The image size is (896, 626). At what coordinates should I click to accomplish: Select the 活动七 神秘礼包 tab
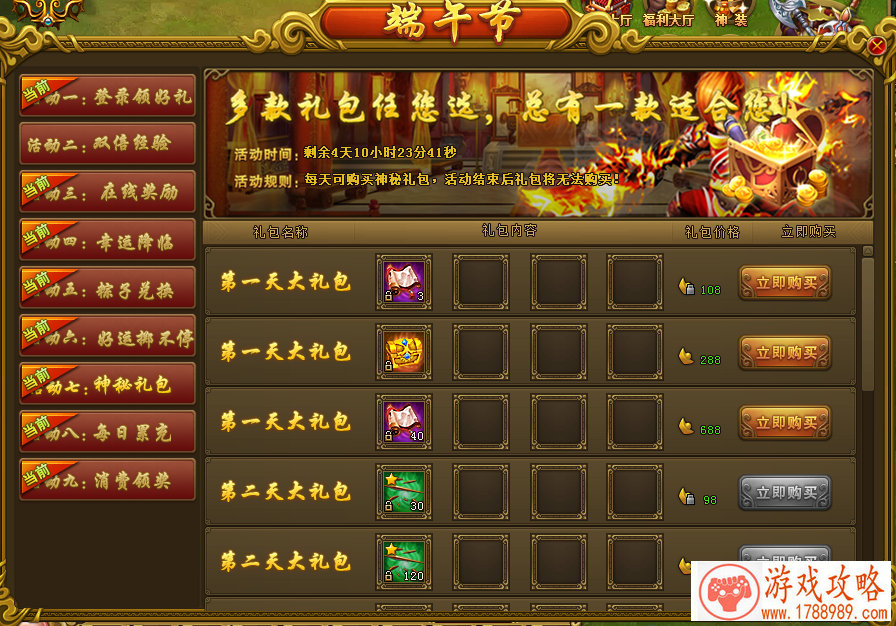point(108,384)
